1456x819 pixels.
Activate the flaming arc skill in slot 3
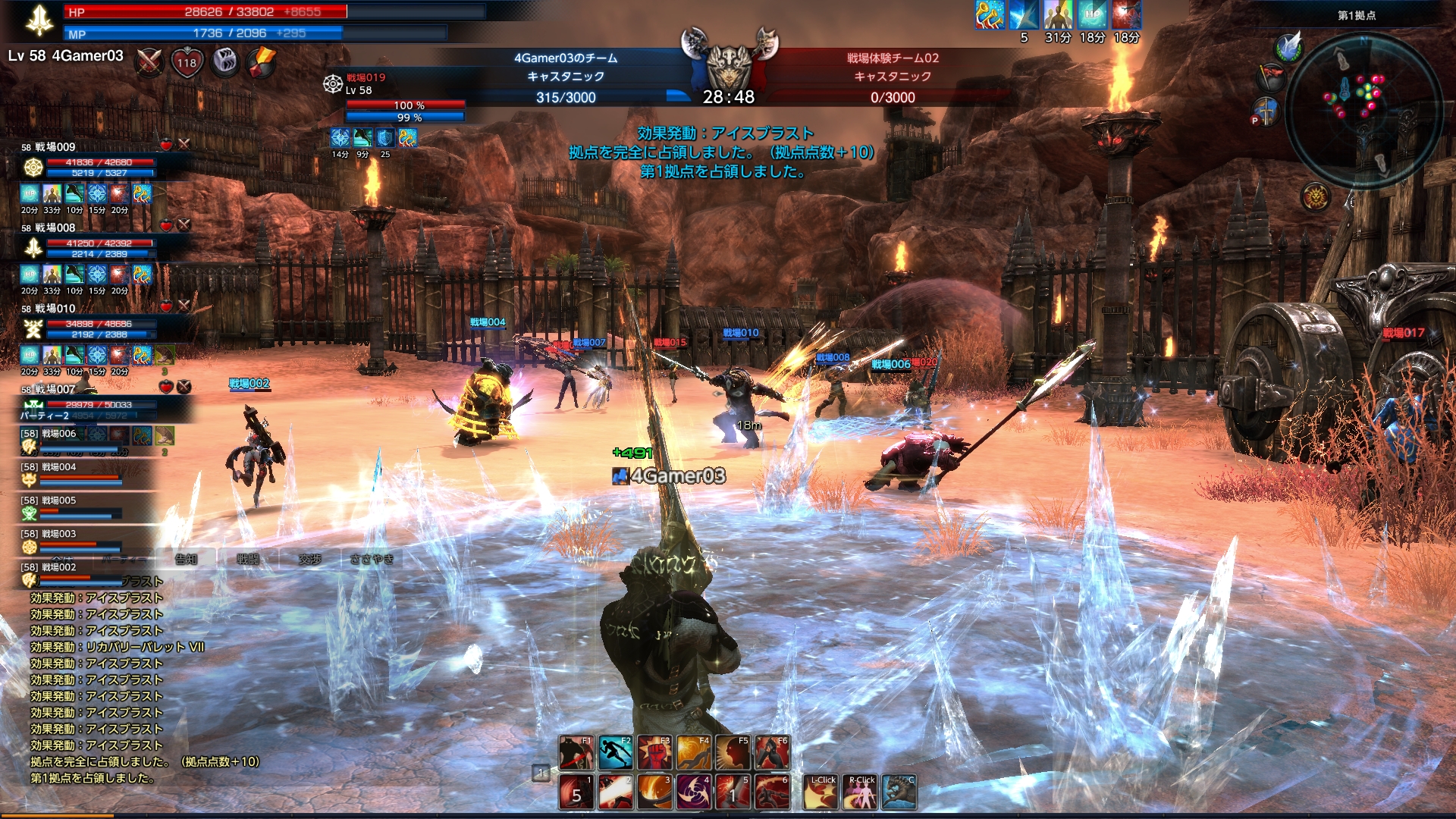pos(654,792)
